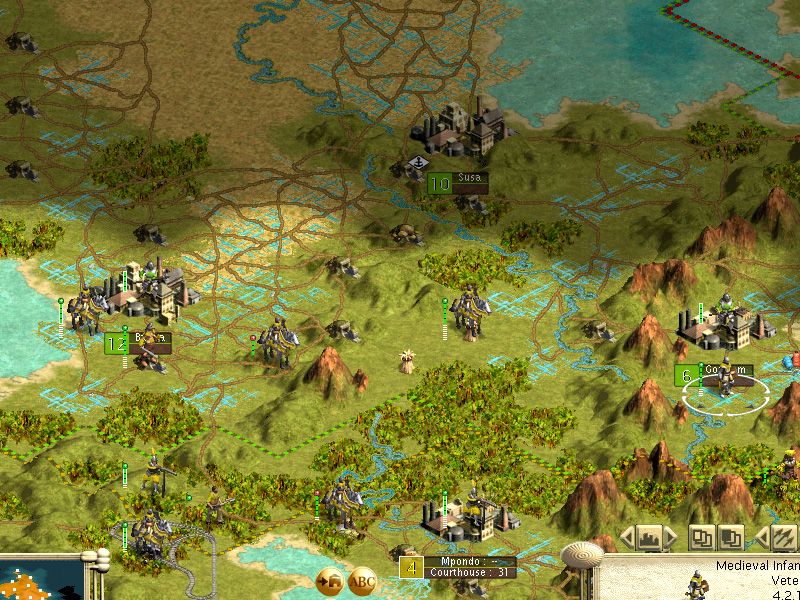Select previous unit with arrow left of triple arrows

761,538
